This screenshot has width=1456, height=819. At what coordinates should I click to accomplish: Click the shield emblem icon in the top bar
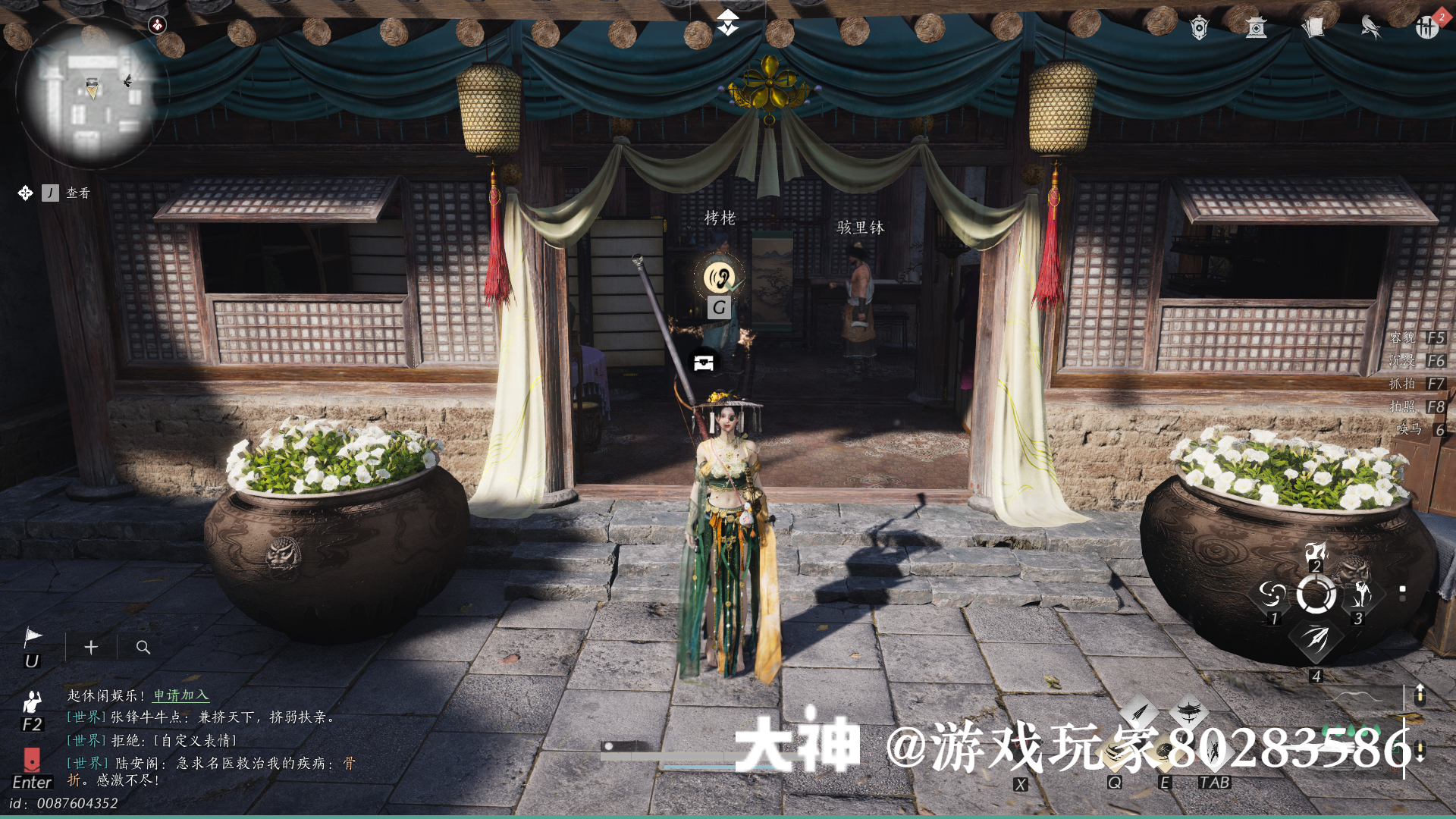1198,29
